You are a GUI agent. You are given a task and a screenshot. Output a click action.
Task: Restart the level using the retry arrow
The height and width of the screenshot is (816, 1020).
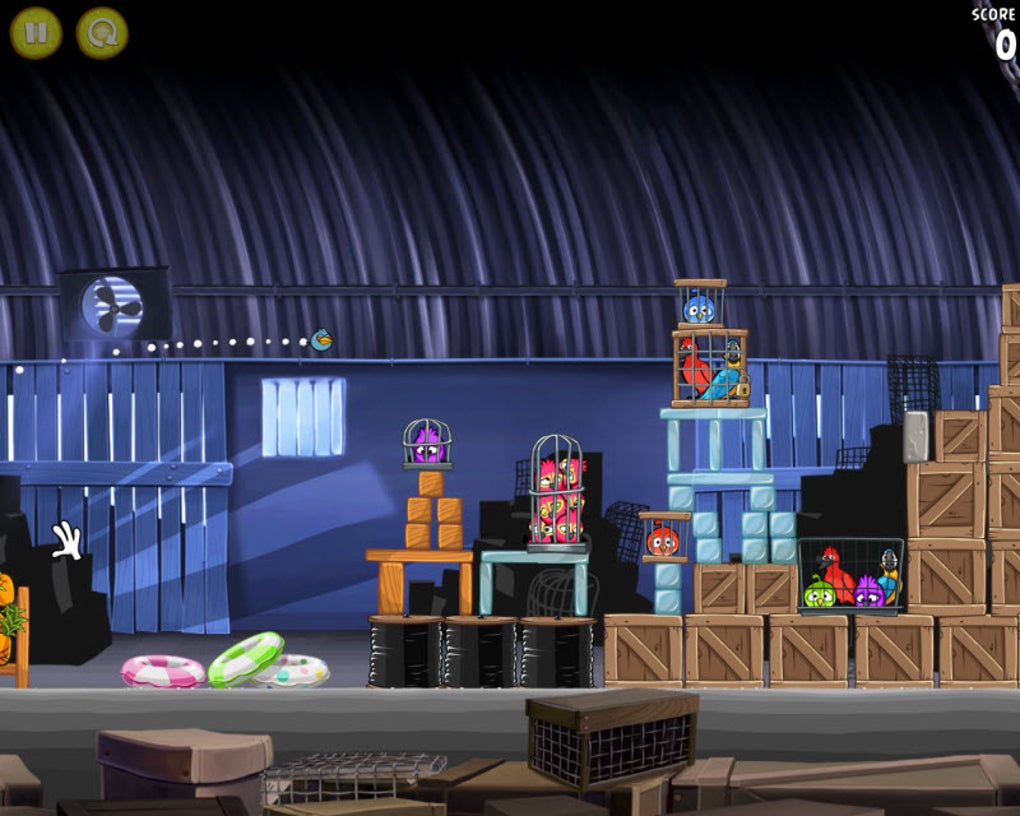pyautogui.click(x=102, y=33)
